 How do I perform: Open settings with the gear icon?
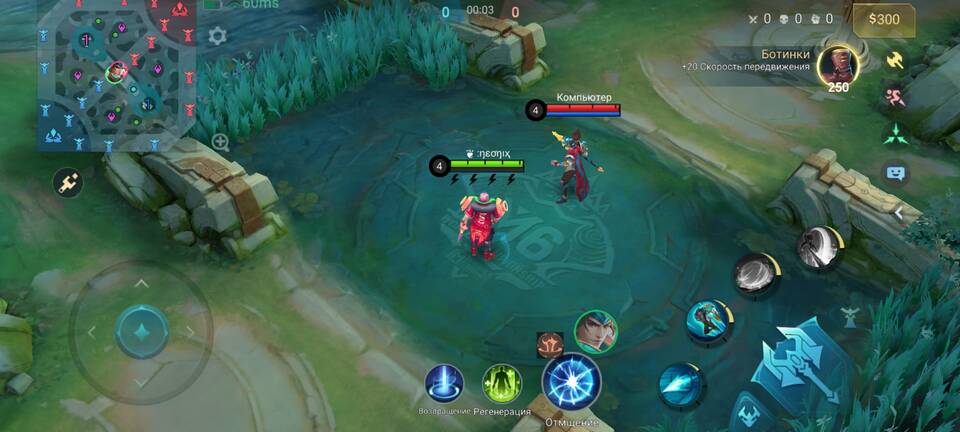pos(217,37)
